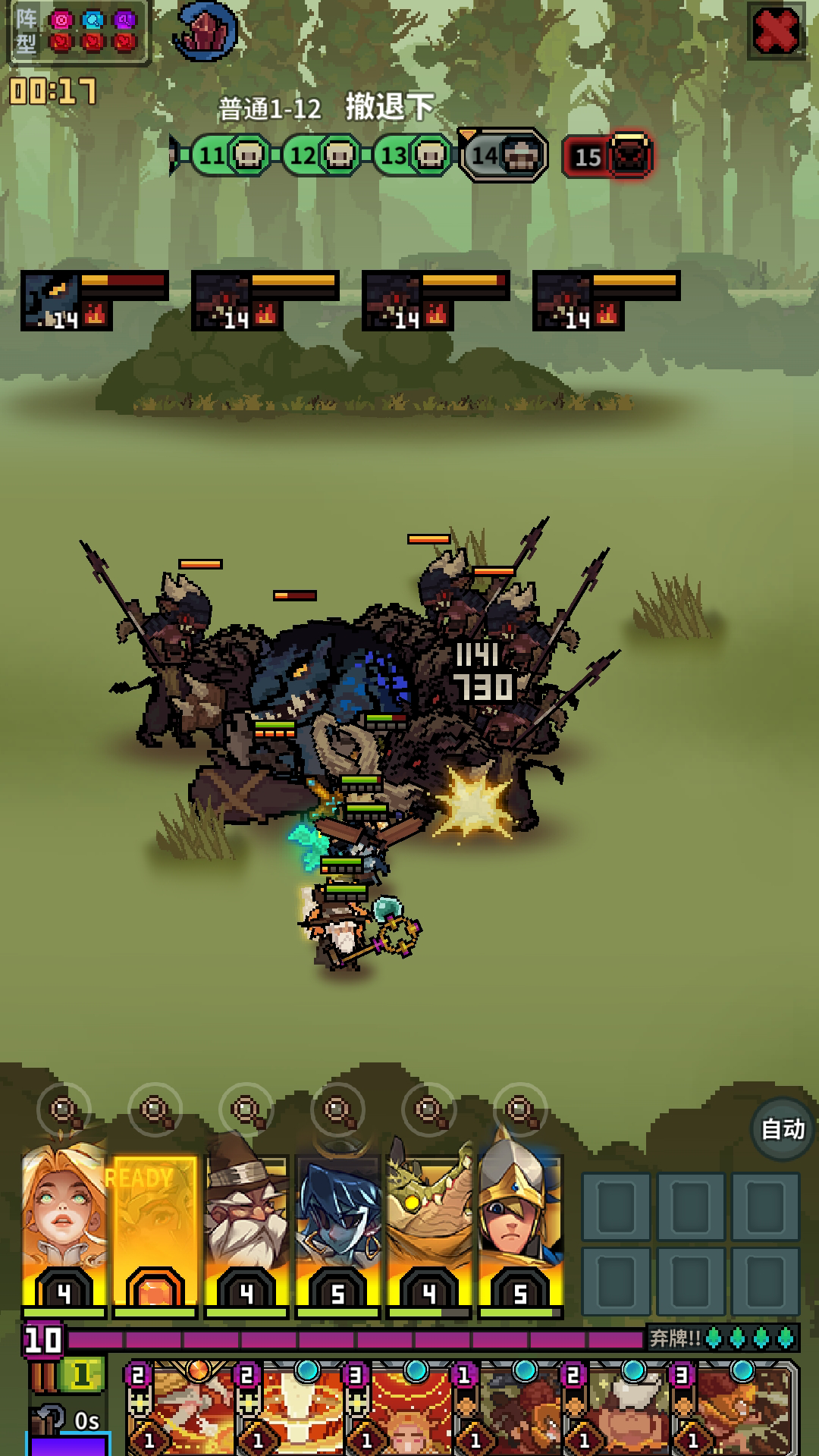The height and width of the screenshot is (1456, 819).
Task: Tap the stage 15 boss marker
Action: tap(607, 156)
